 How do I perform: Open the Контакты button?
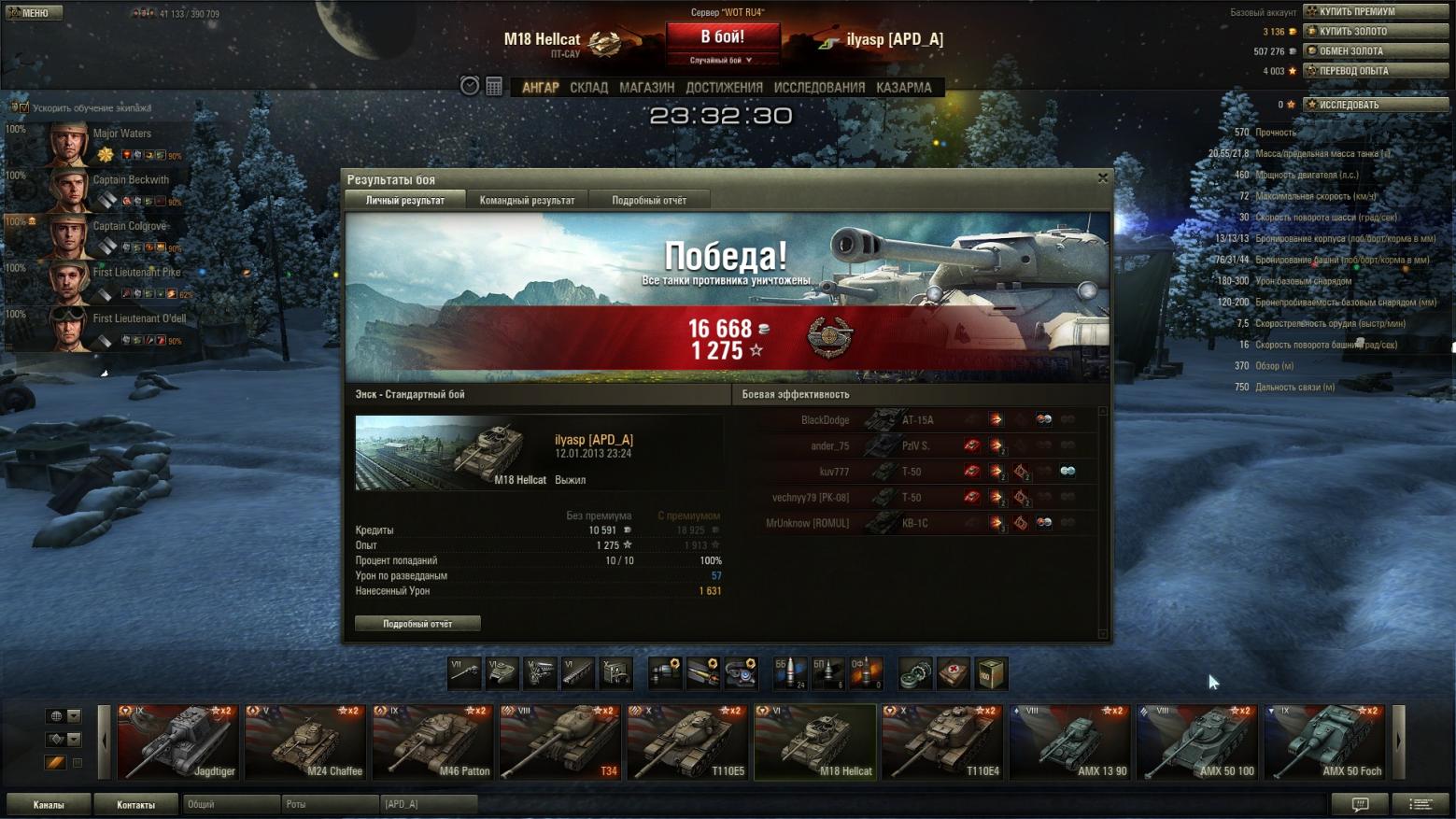[x=135, y=805]
